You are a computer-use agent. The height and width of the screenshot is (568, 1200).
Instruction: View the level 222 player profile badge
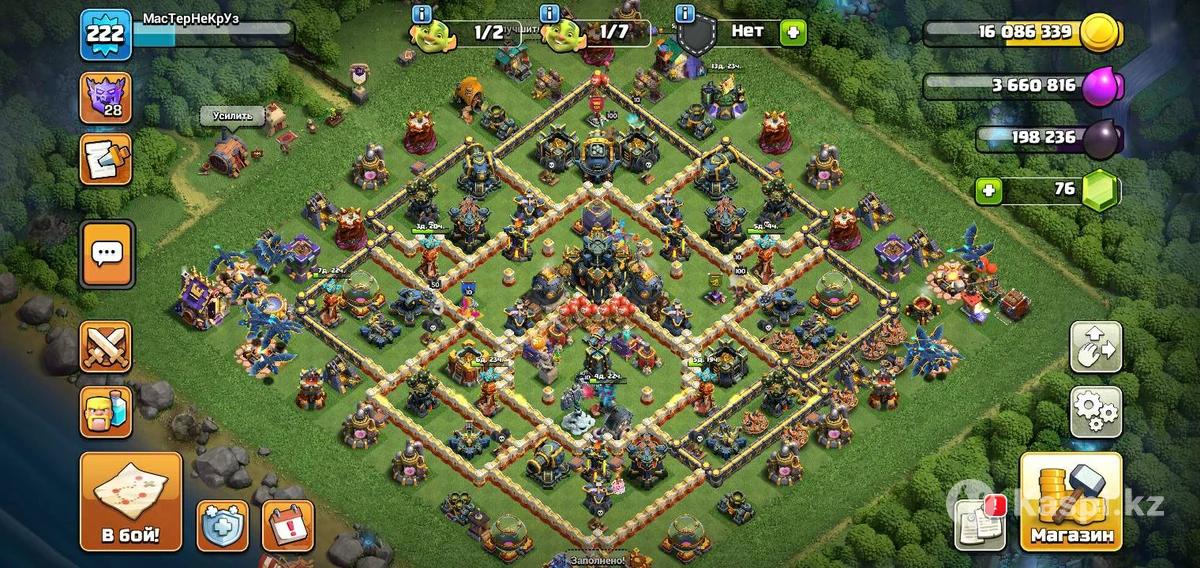pyautogui.click(x=104, y=32)
